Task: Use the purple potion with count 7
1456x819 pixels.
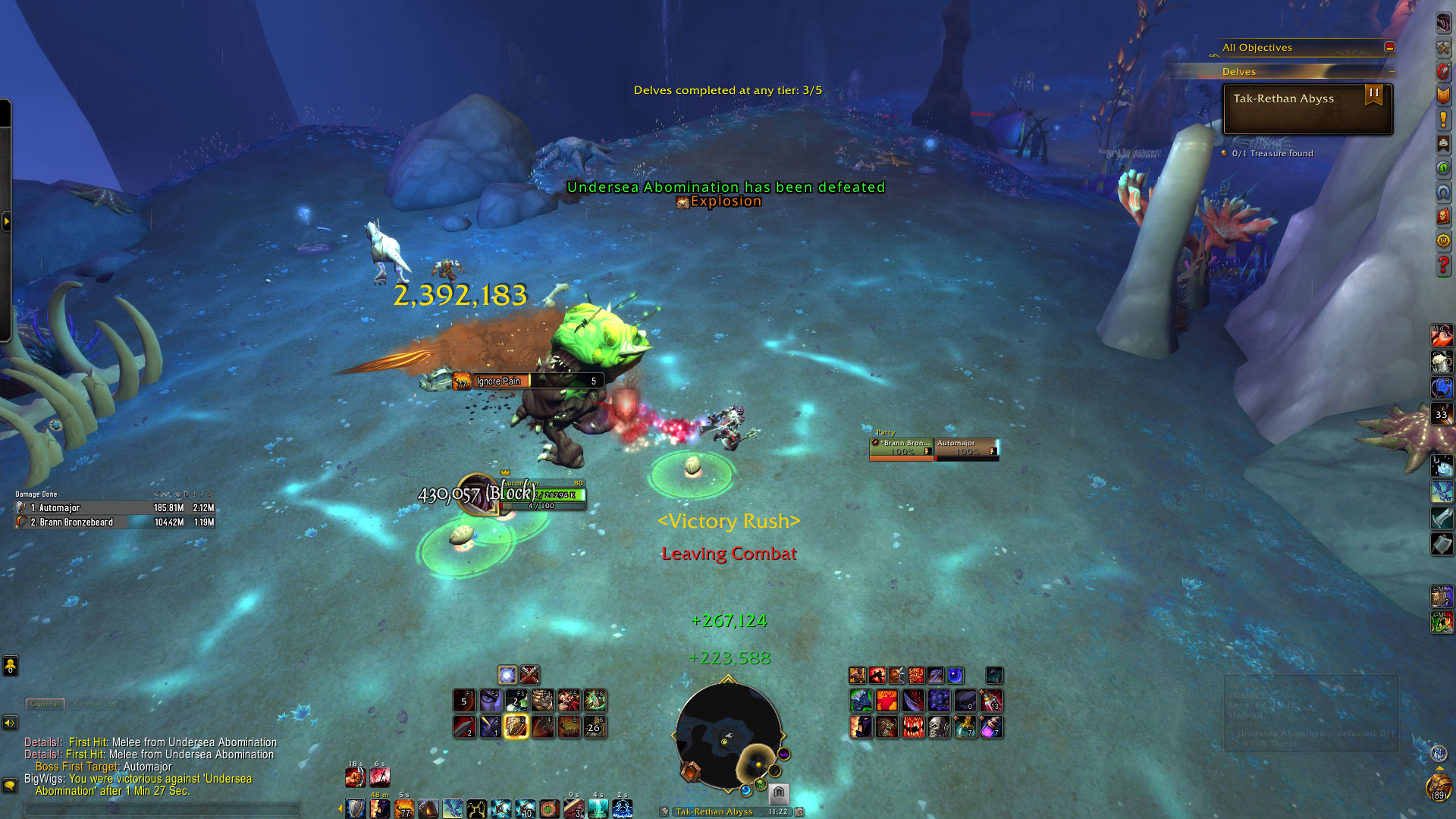Action: (x=990, y=727)
